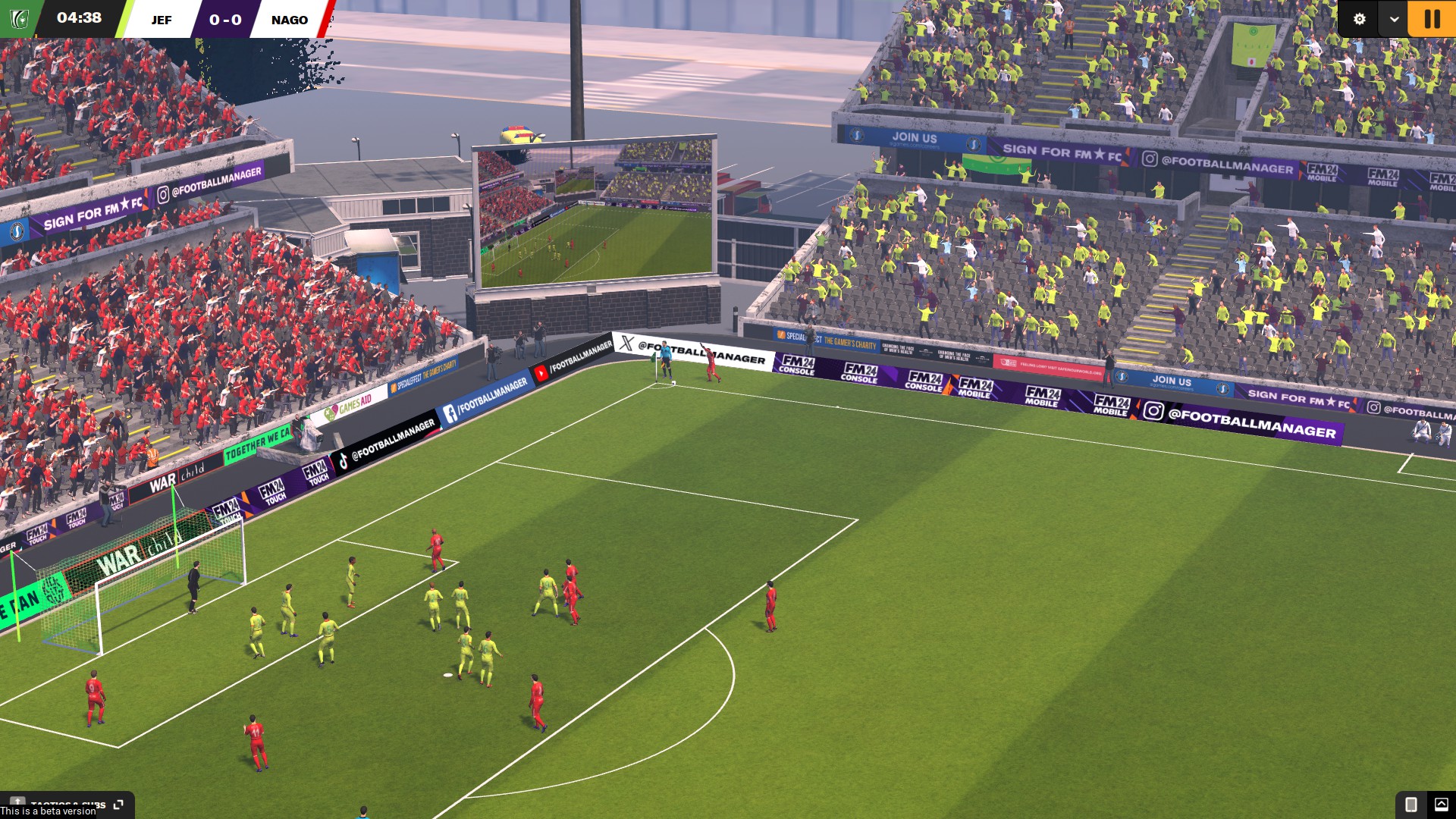Pause the match with the orange button

(x=1432, y=19)
